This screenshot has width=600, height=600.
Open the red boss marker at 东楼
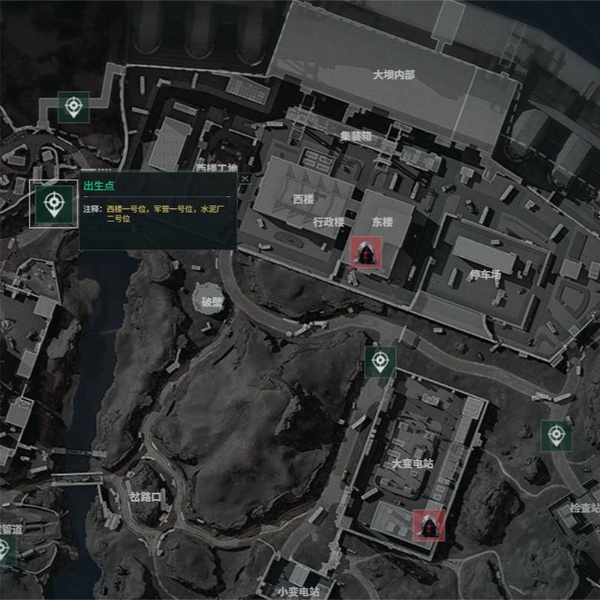pyautogui.click(x=365, y=252)
